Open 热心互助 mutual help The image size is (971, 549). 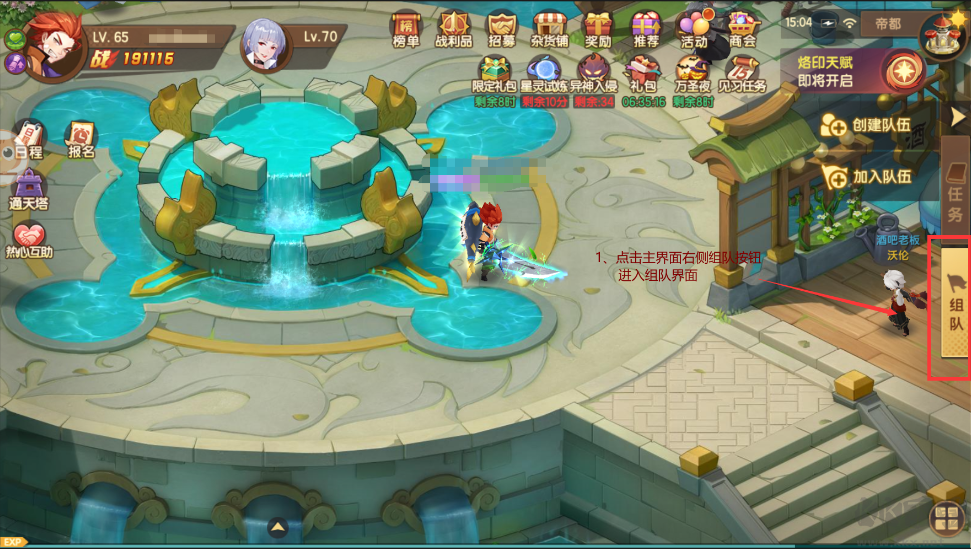click(x=29, y=241)
